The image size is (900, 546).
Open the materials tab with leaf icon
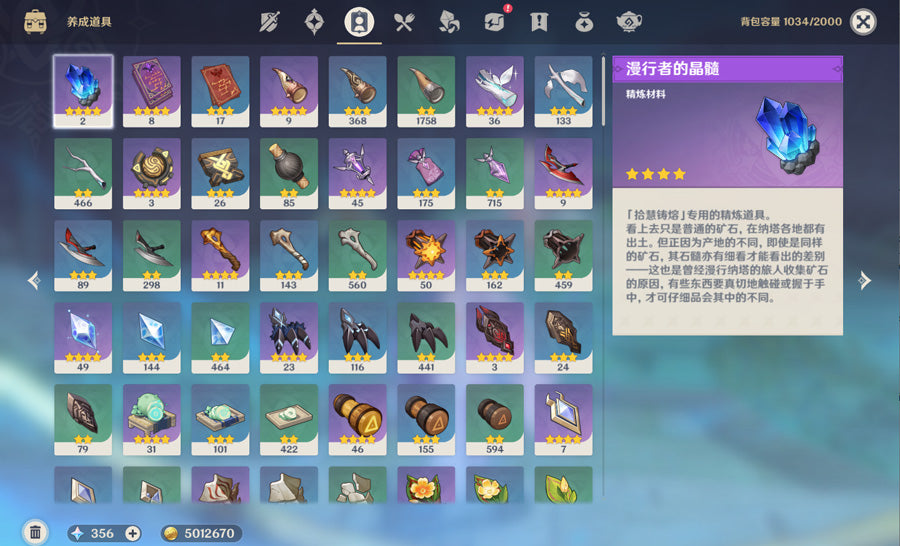click(x=450, y=22)
